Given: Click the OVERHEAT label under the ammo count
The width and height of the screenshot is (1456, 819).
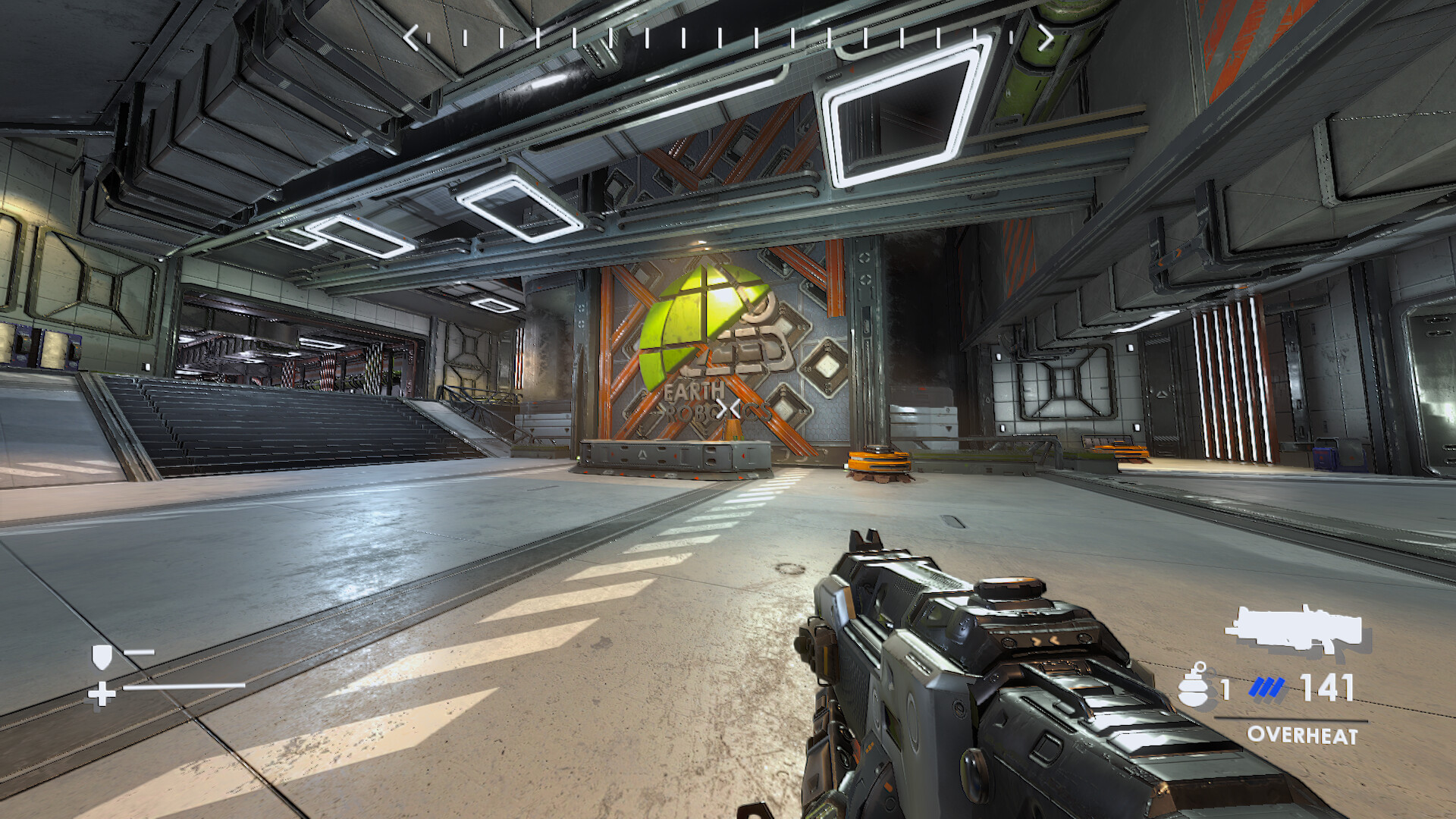Looking at the screenshot, I should click(x=1302, y=734).
